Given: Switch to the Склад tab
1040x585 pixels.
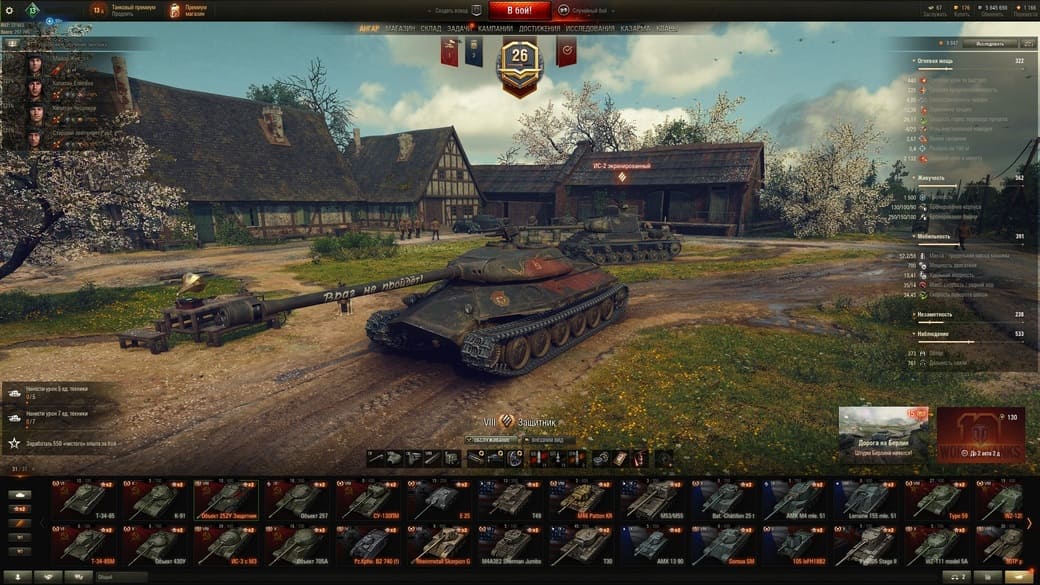Looking at the screenshot, I should point(432,29).
